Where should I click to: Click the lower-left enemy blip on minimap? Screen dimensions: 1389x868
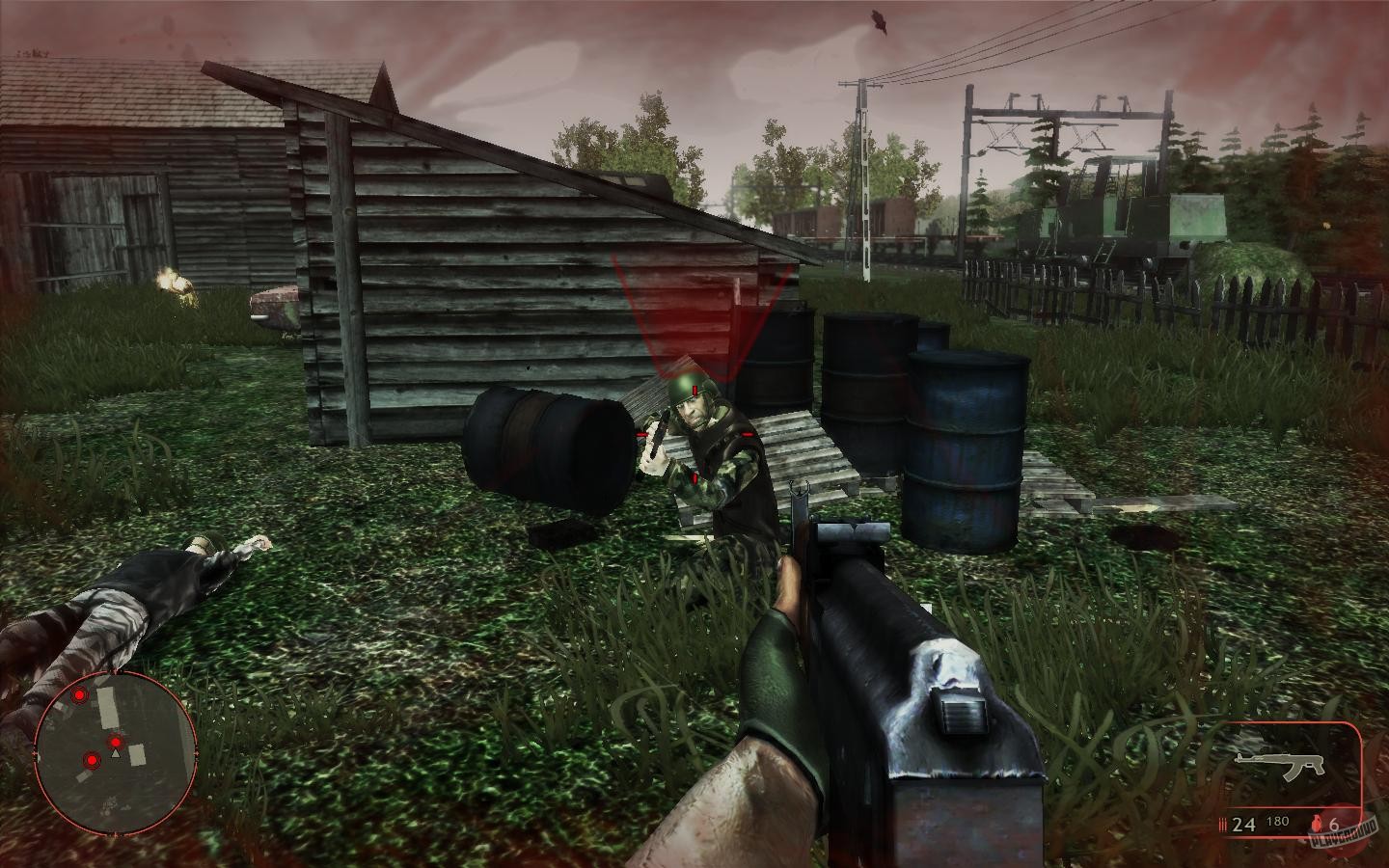click(92, 760)
